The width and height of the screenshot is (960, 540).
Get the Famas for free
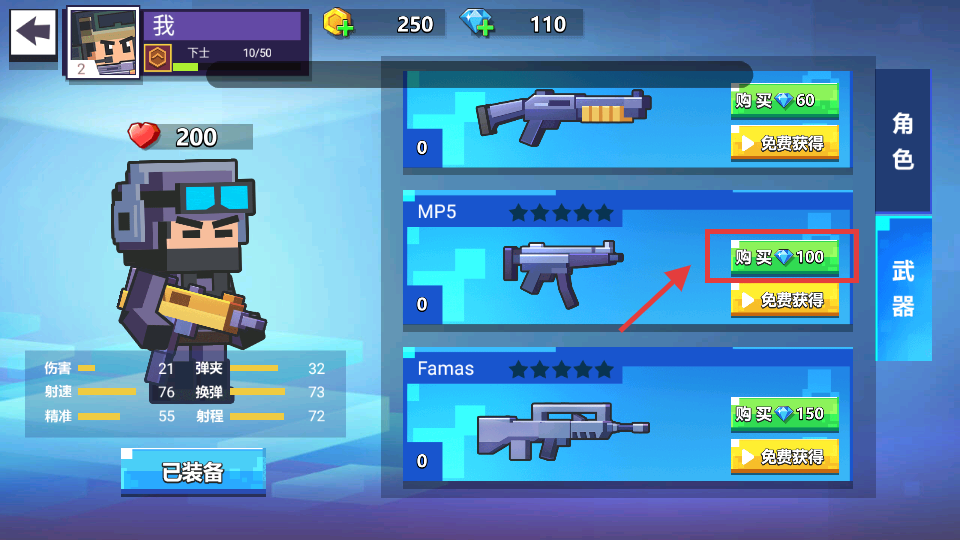pyautogui.click(x=784, y=457)
